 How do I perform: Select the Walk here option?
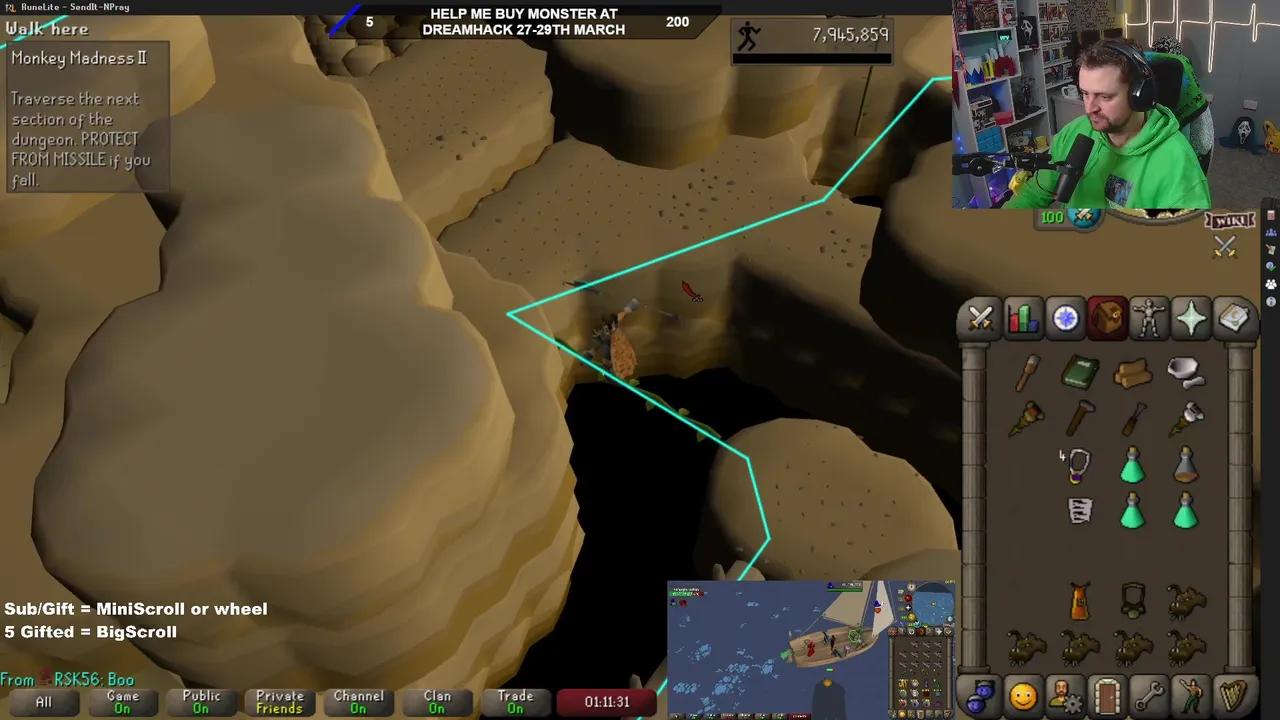[x=46, y=29]
